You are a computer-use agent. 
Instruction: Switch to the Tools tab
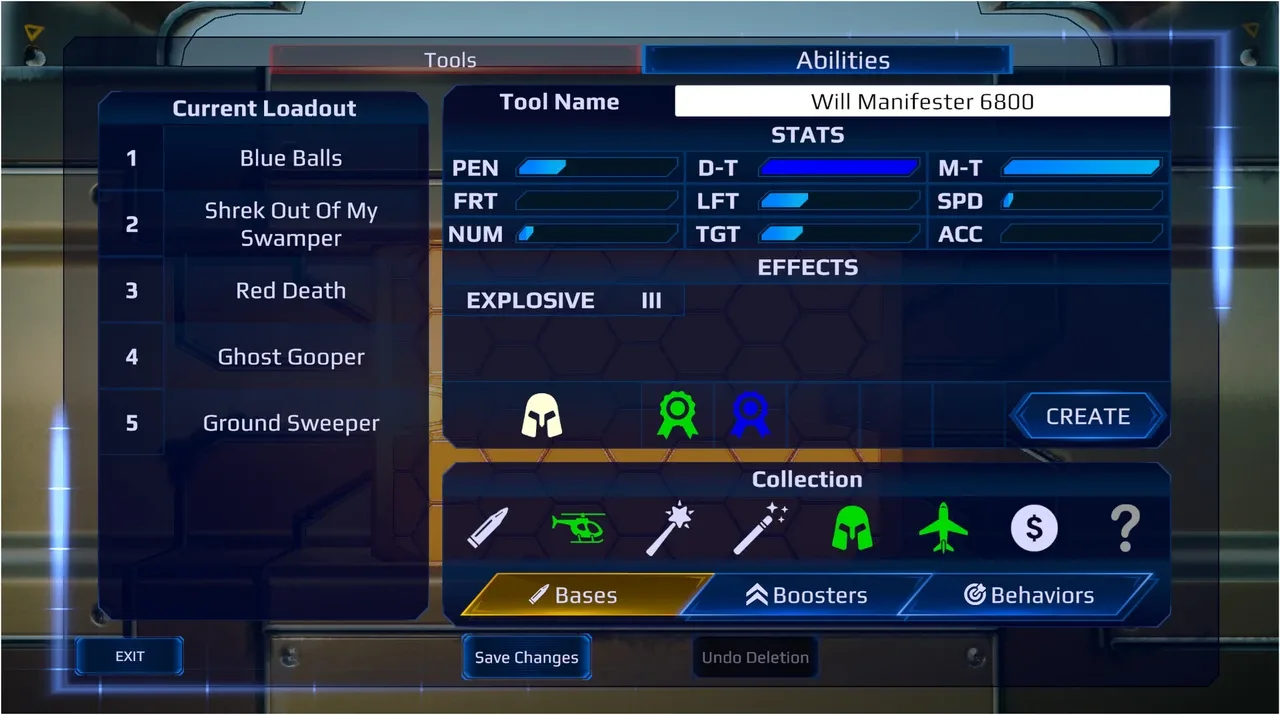[450, 60]
